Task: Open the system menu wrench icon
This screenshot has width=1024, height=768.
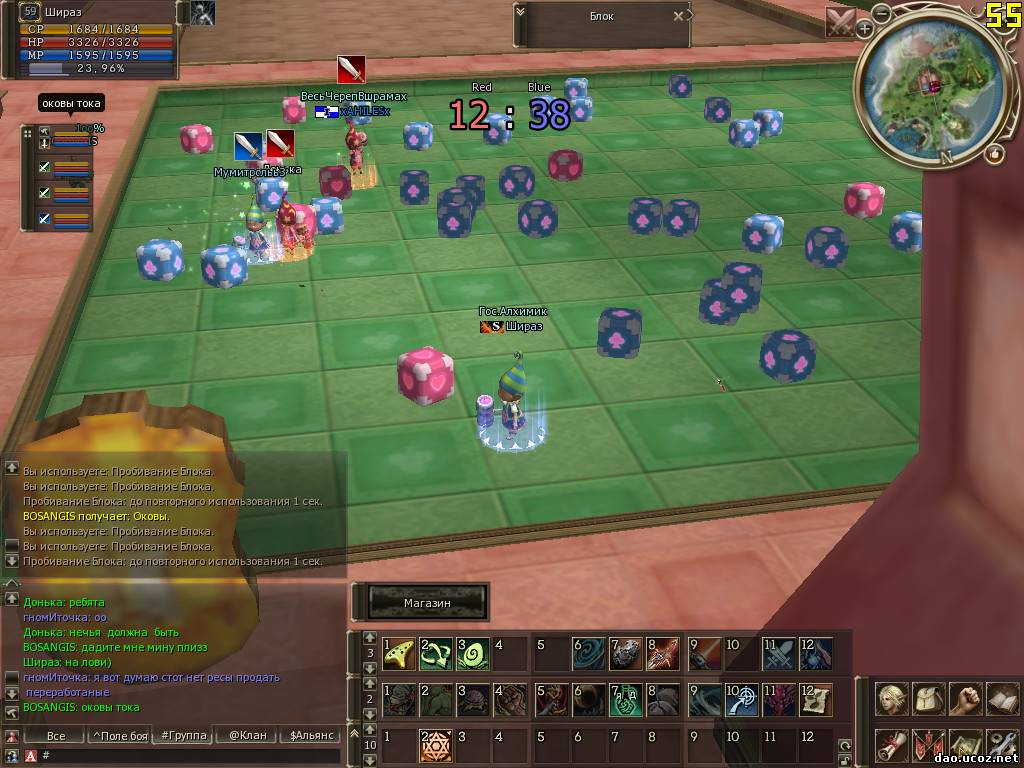Action: pos(1001,745)
